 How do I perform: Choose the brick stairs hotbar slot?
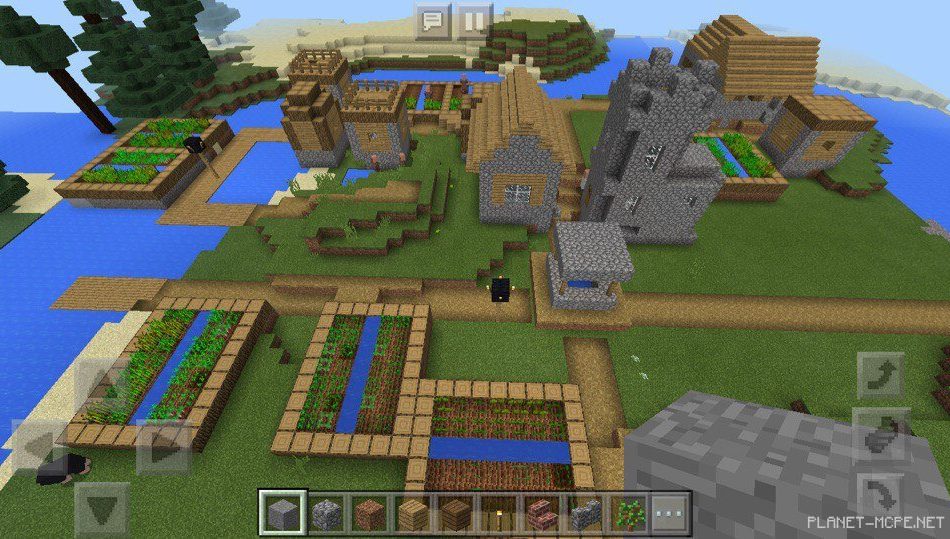541,513
